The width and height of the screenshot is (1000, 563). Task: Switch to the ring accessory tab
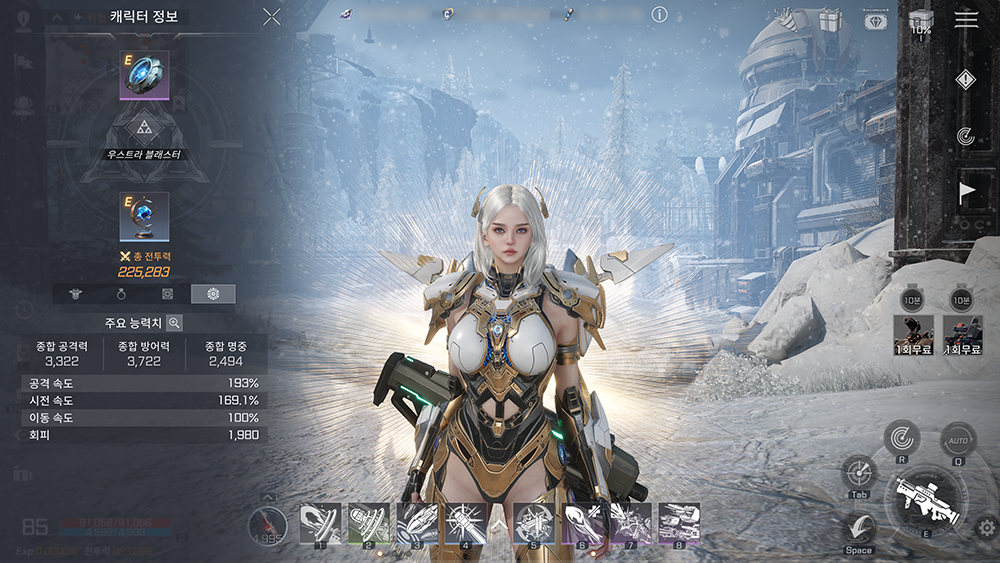[121, 294]
